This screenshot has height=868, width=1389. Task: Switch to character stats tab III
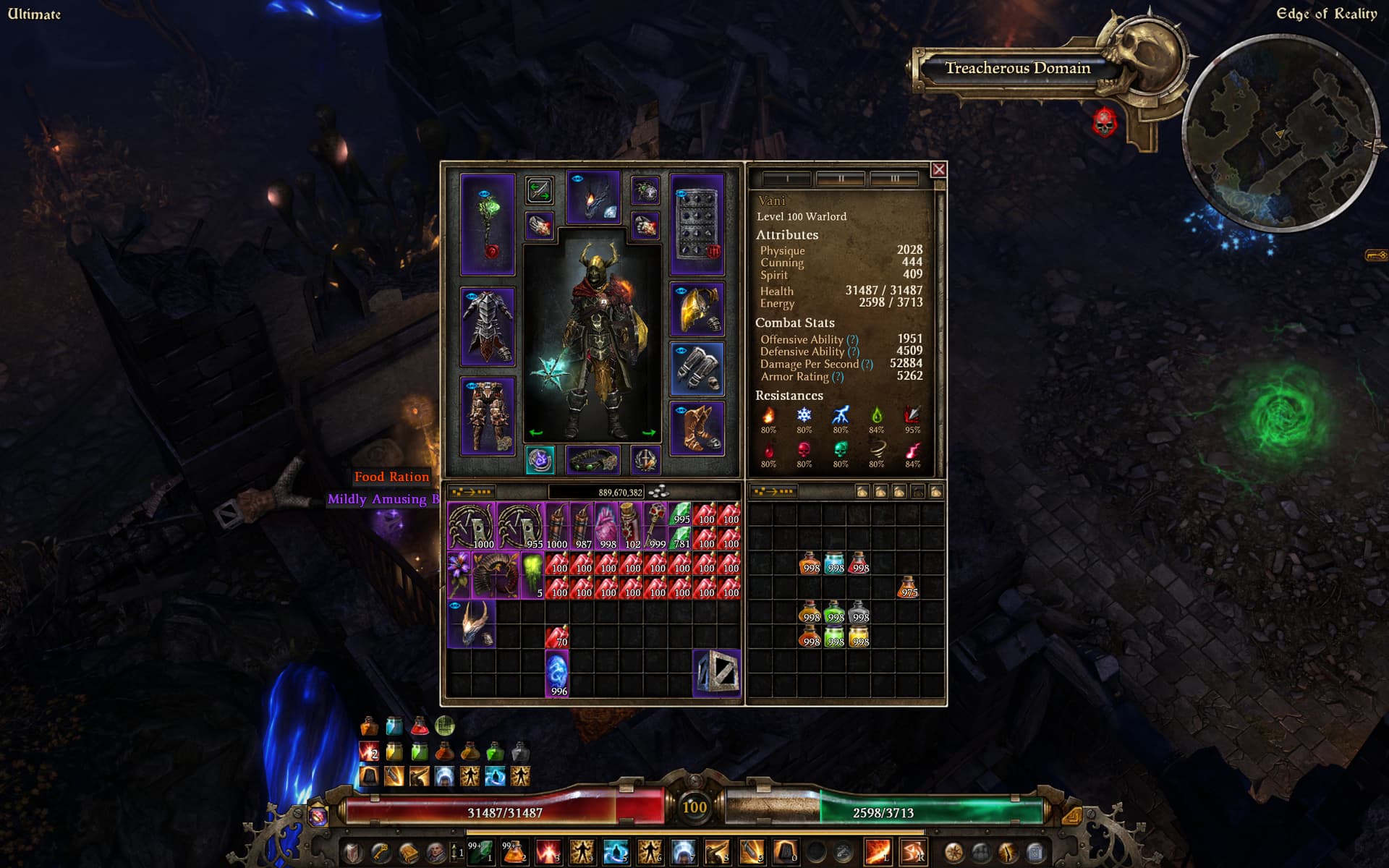tap(894, 178)
